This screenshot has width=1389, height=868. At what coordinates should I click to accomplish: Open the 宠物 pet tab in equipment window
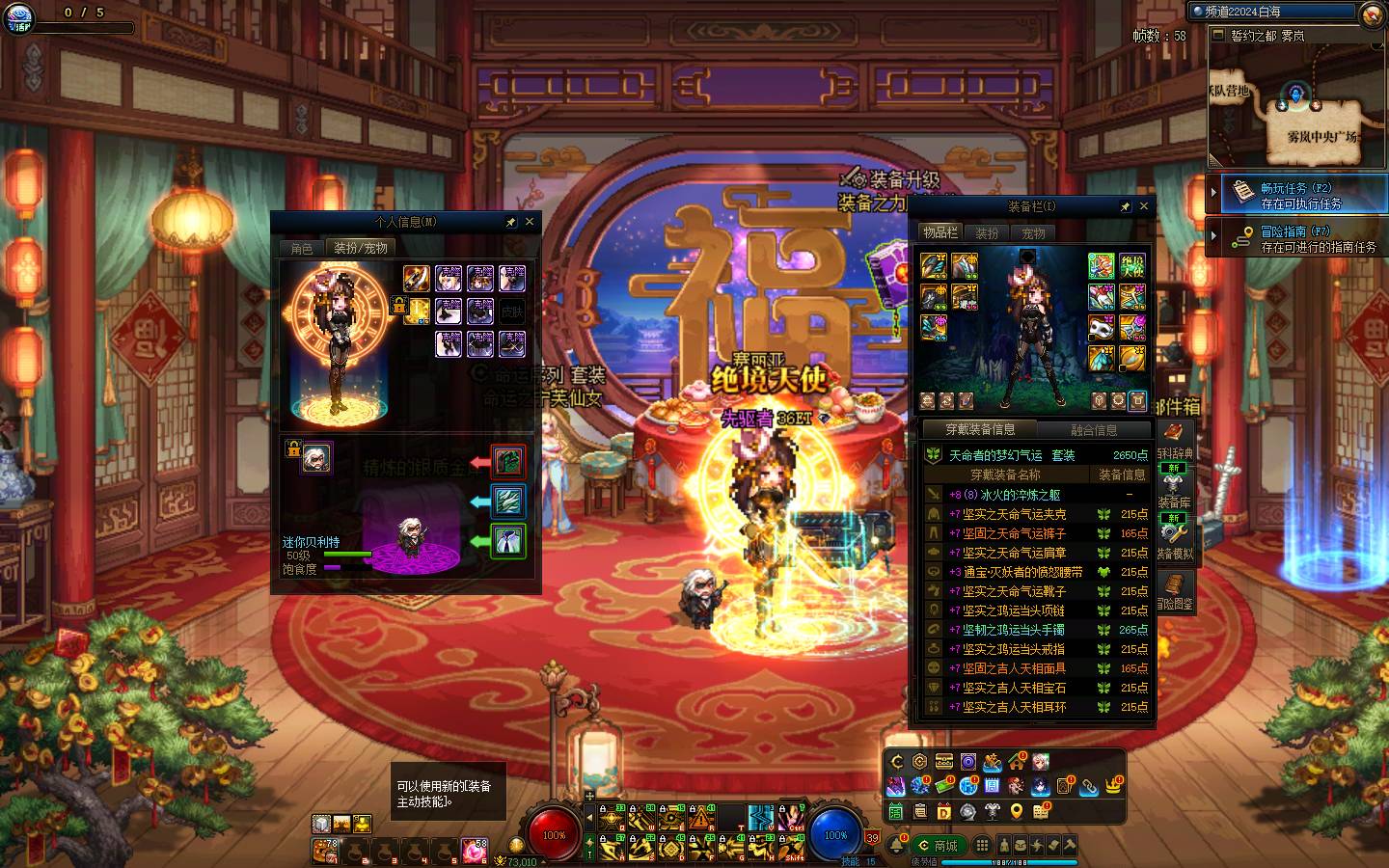coord(1033,232)
